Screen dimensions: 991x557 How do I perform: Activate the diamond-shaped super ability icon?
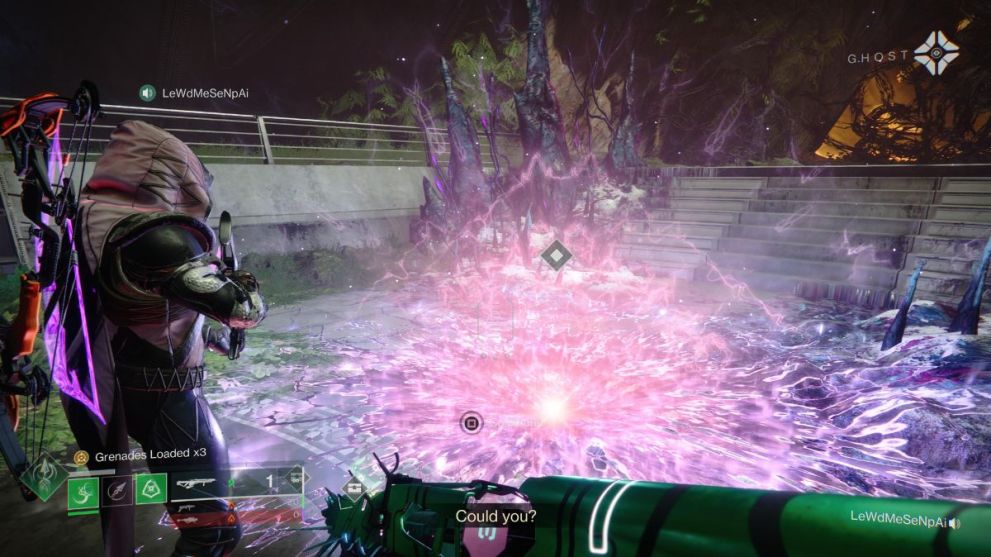44,476
